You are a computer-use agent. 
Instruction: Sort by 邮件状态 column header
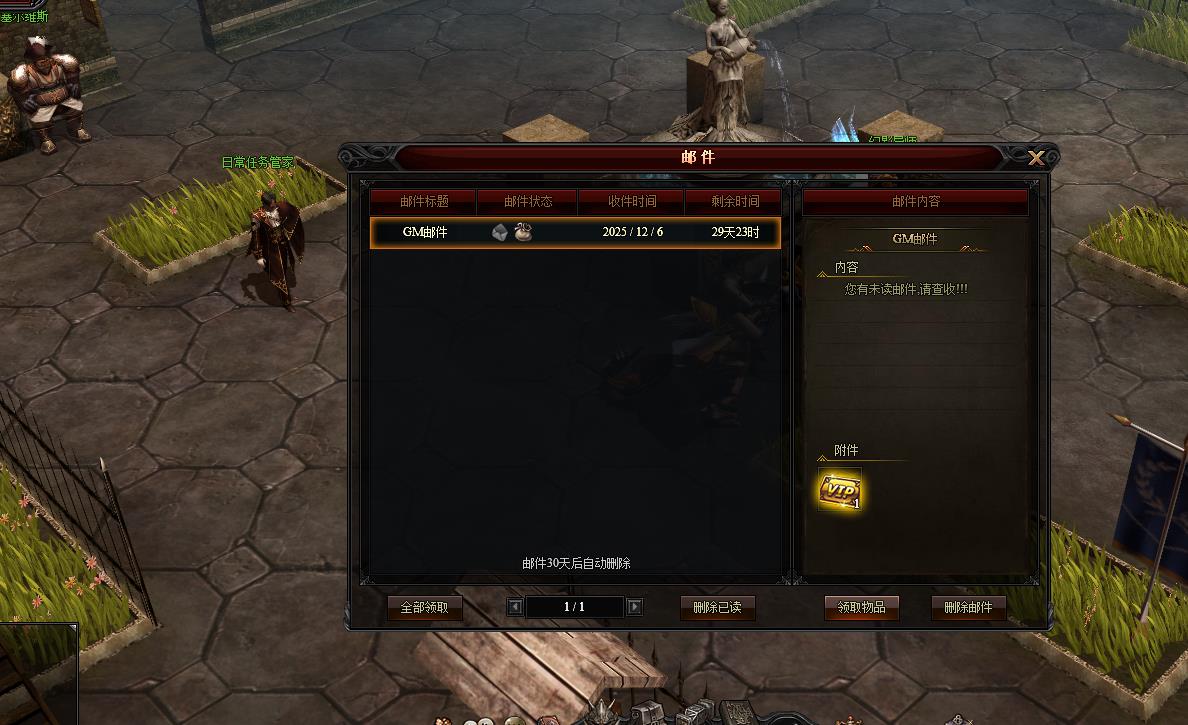click(528, 201)
